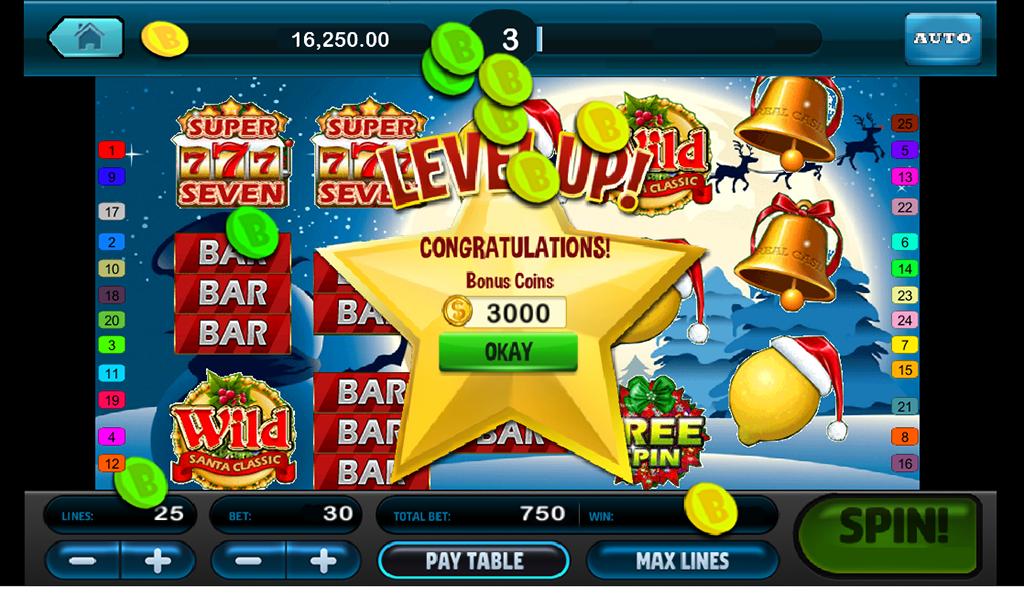Turn on Auto spin

(942, 39)
